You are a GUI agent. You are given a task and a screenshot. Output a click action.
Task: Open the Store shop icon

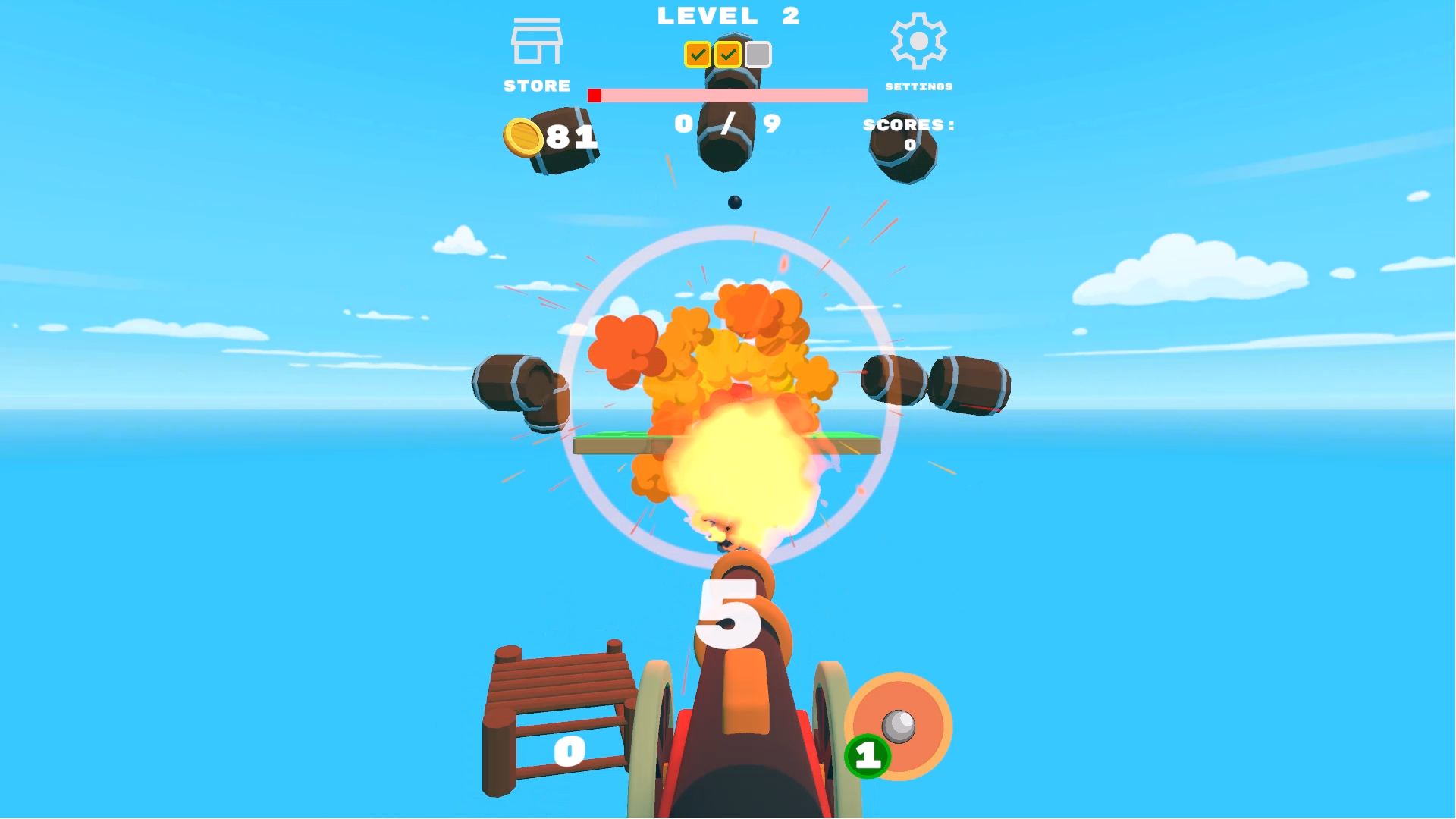pyautogui.click(x=536, y=42)
